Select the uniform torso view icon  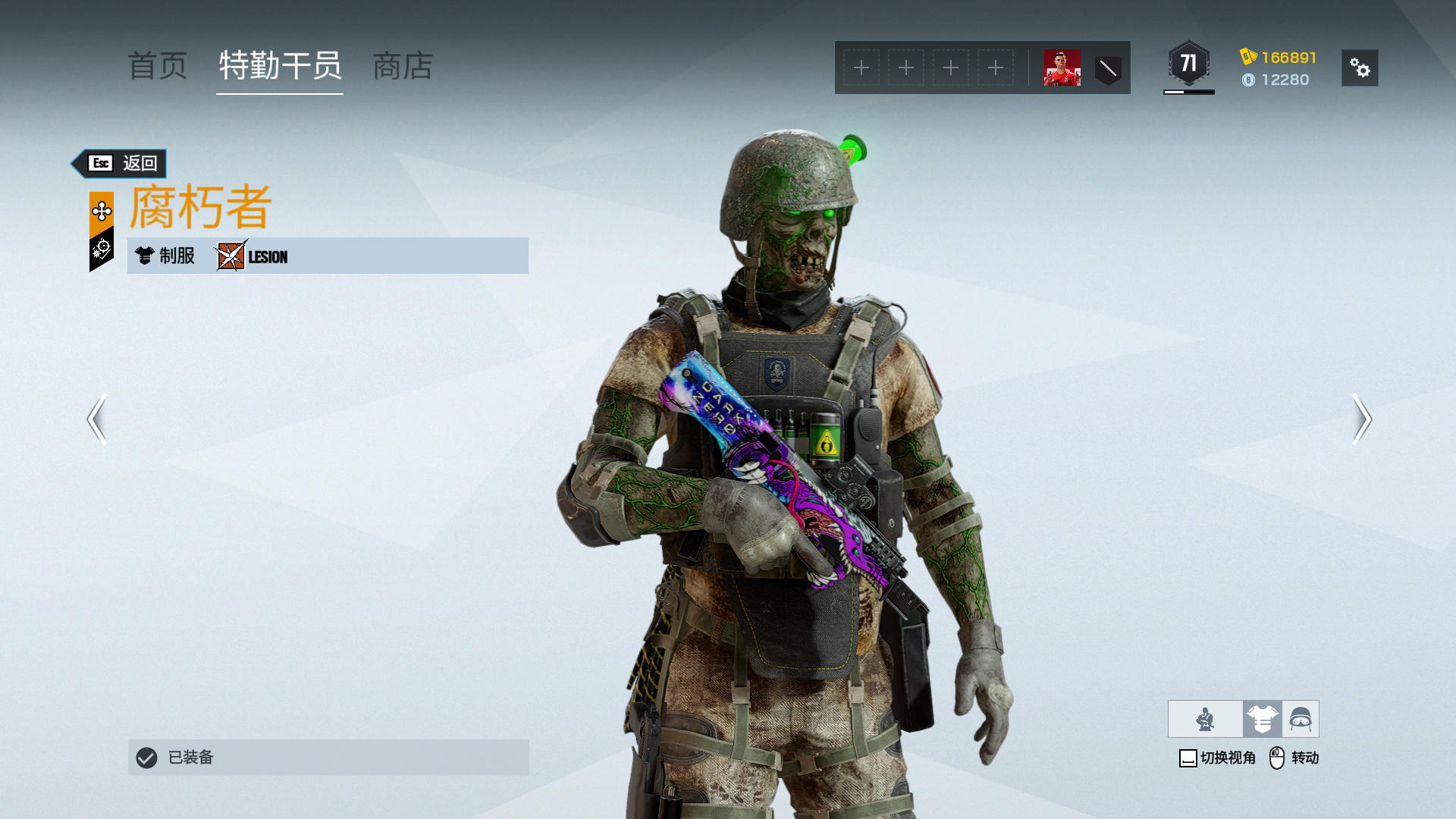pyautogui.click(x=1262, y=719)
